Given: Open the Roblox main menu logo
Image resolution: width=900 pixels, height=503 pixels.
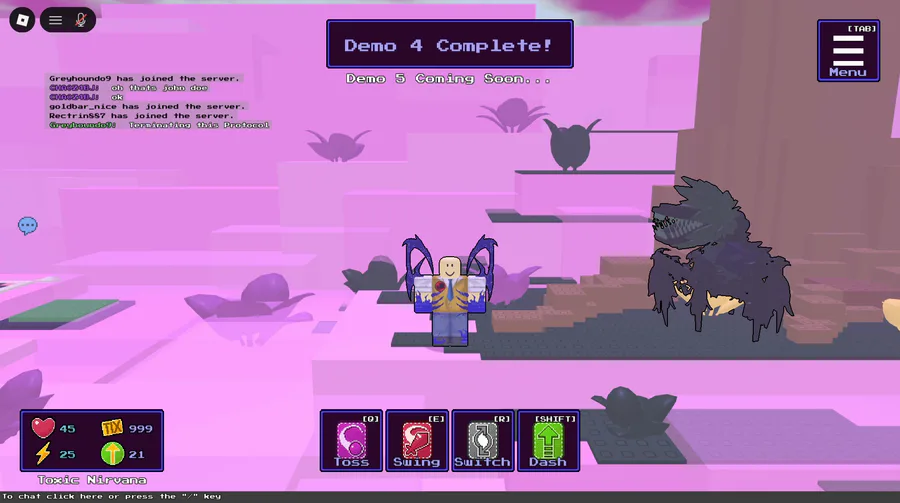Looking at the screenshot, I should pos(20,19).
